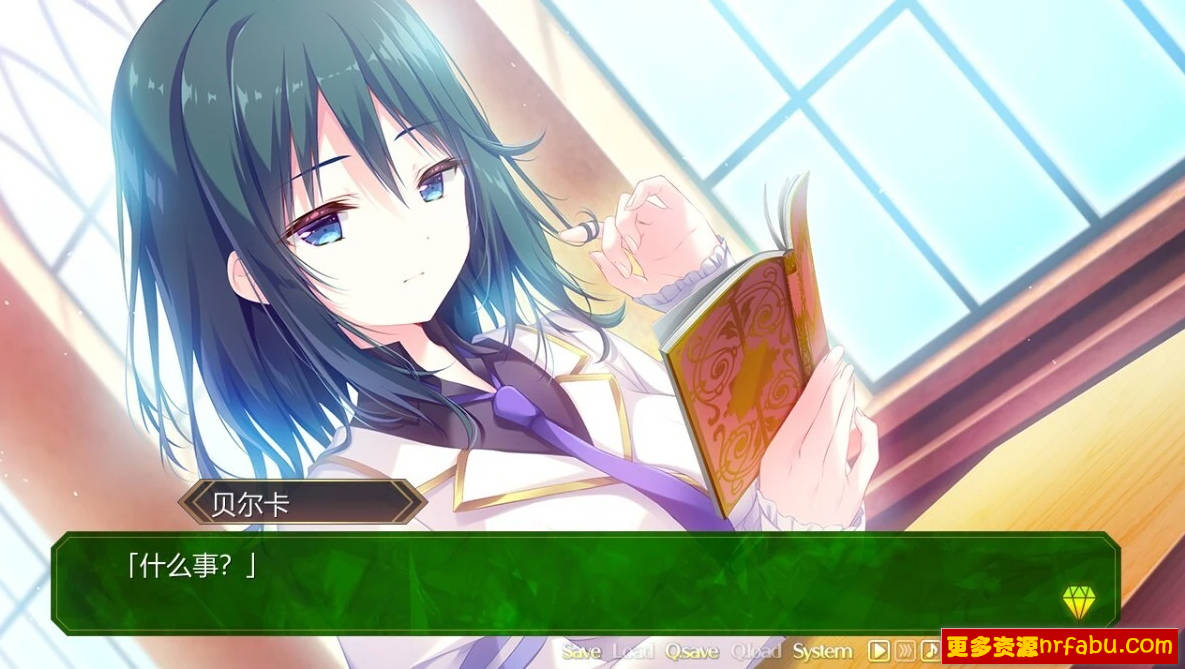Quick save with Qsave
1185x669 pixels.
[692, 652]
